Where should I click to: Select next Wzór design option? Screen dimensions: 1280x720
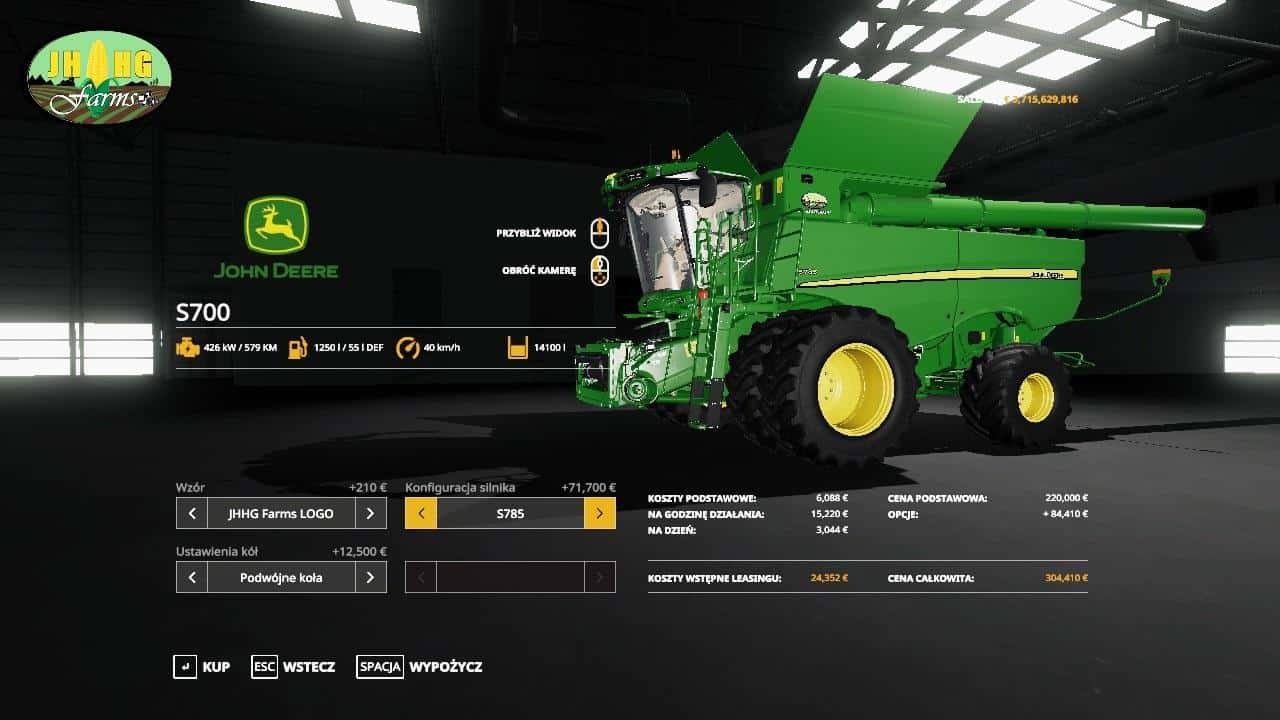(x=370, y=514)
